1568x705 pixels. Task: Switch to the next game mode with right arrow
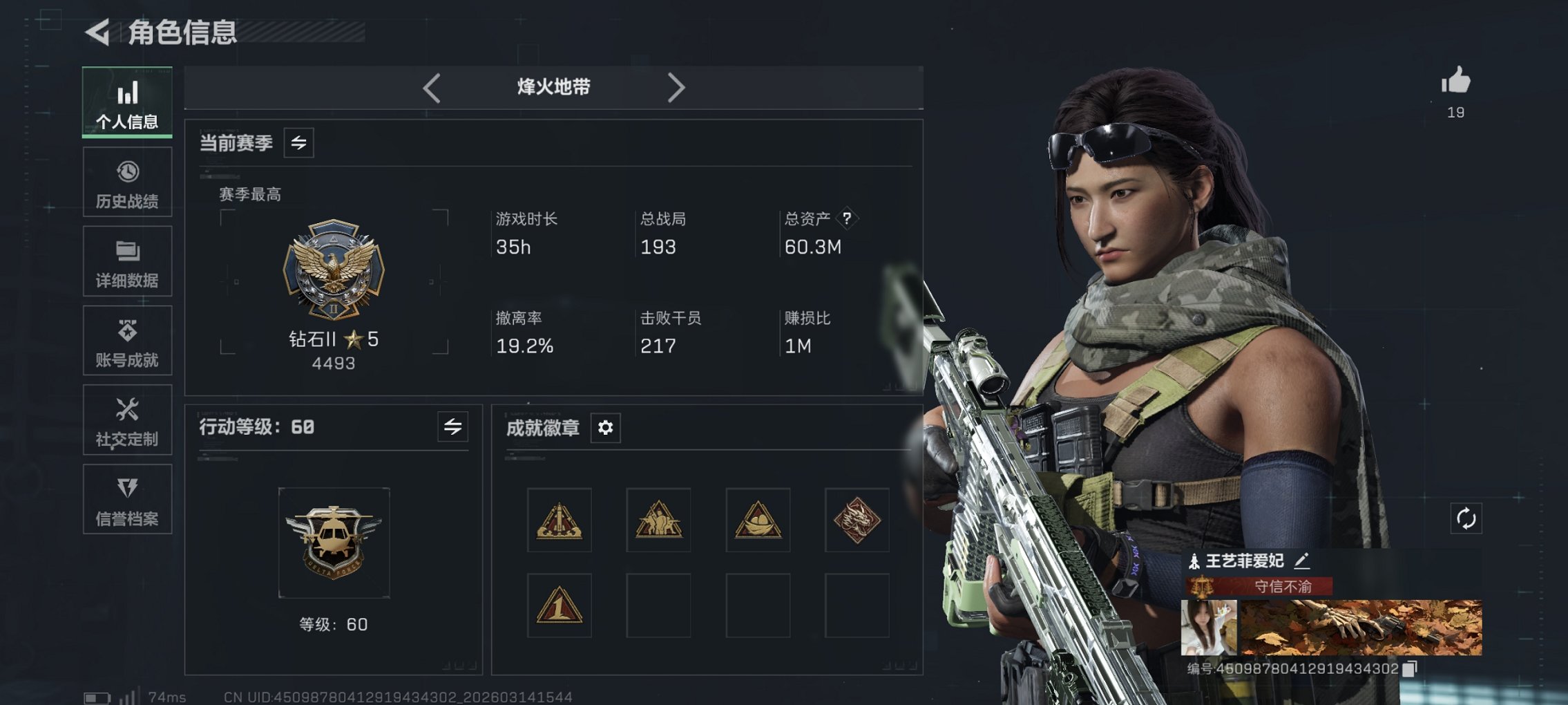pos(676,88)
